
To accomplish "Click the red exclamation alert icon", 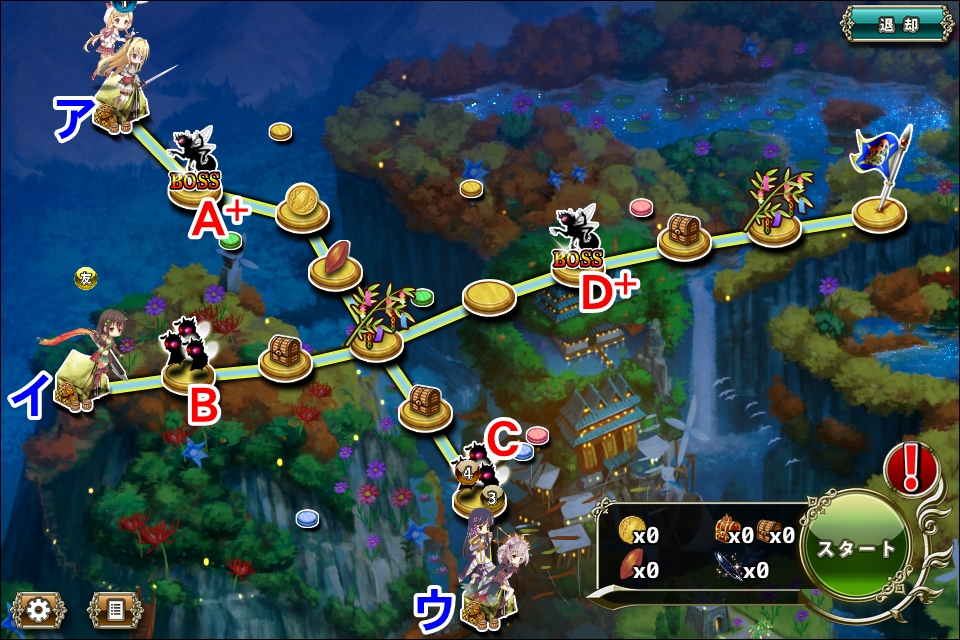I will (x=911, y=466).
